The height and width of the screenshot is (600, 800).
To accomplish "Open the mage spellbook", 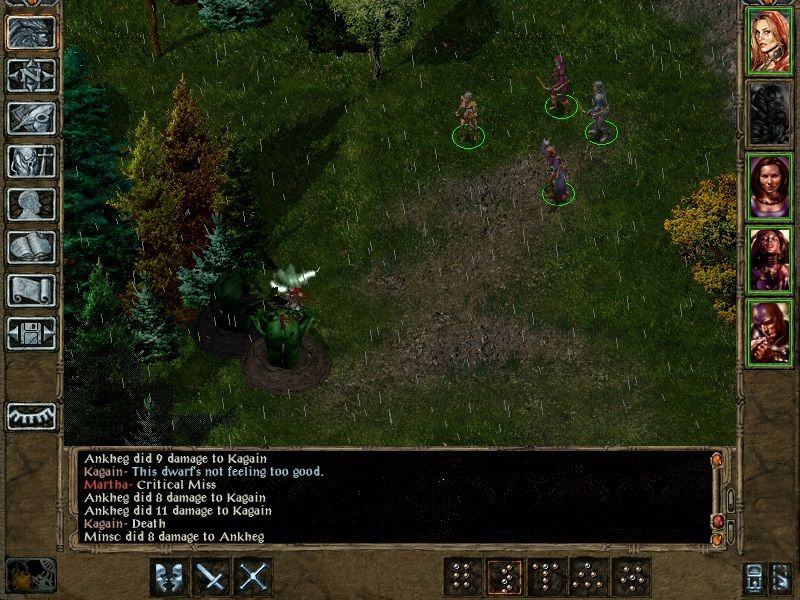I will 31,247.
